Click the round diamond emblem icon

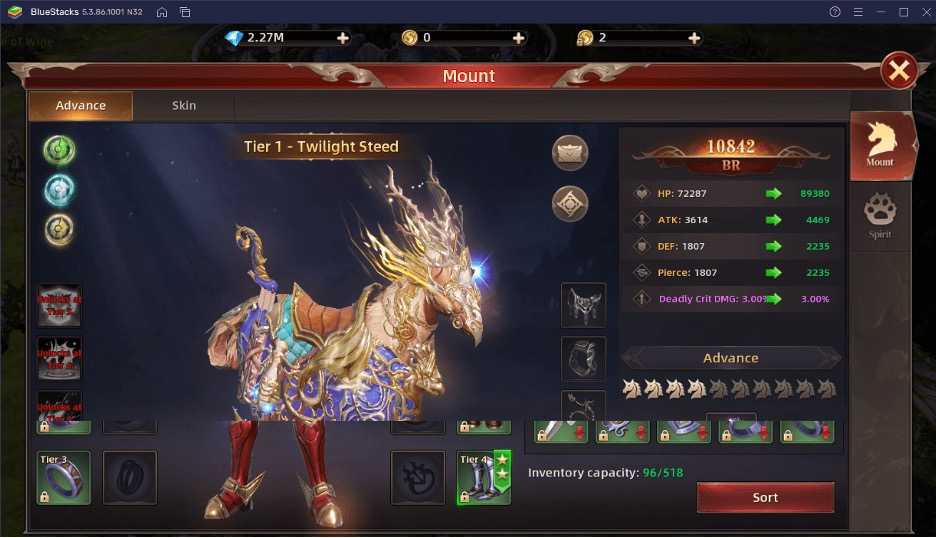coord(570,203)
